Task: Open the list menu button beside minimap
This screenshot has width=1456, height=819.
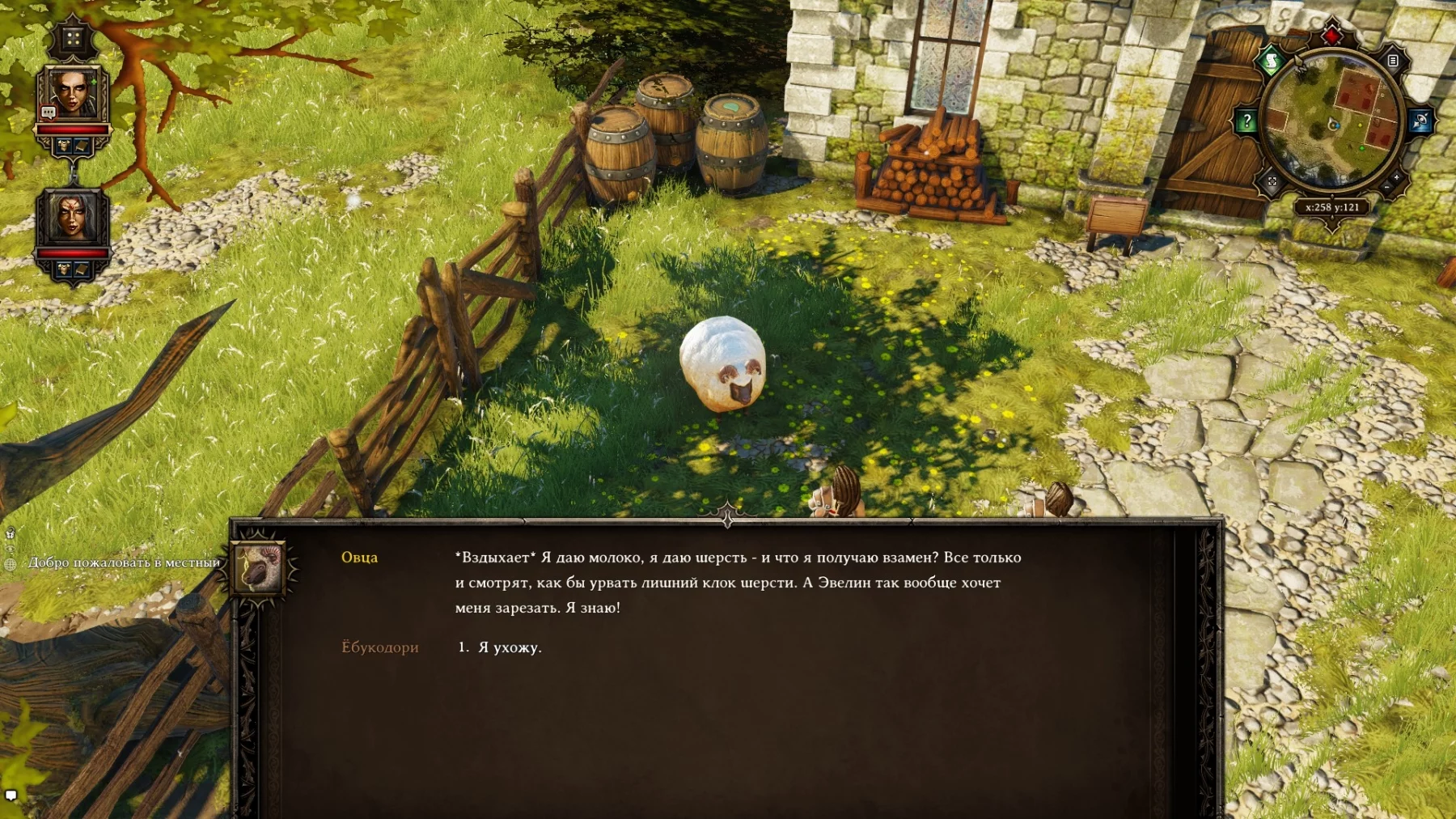Action: pyautogui.click(x=1393, y=61)
